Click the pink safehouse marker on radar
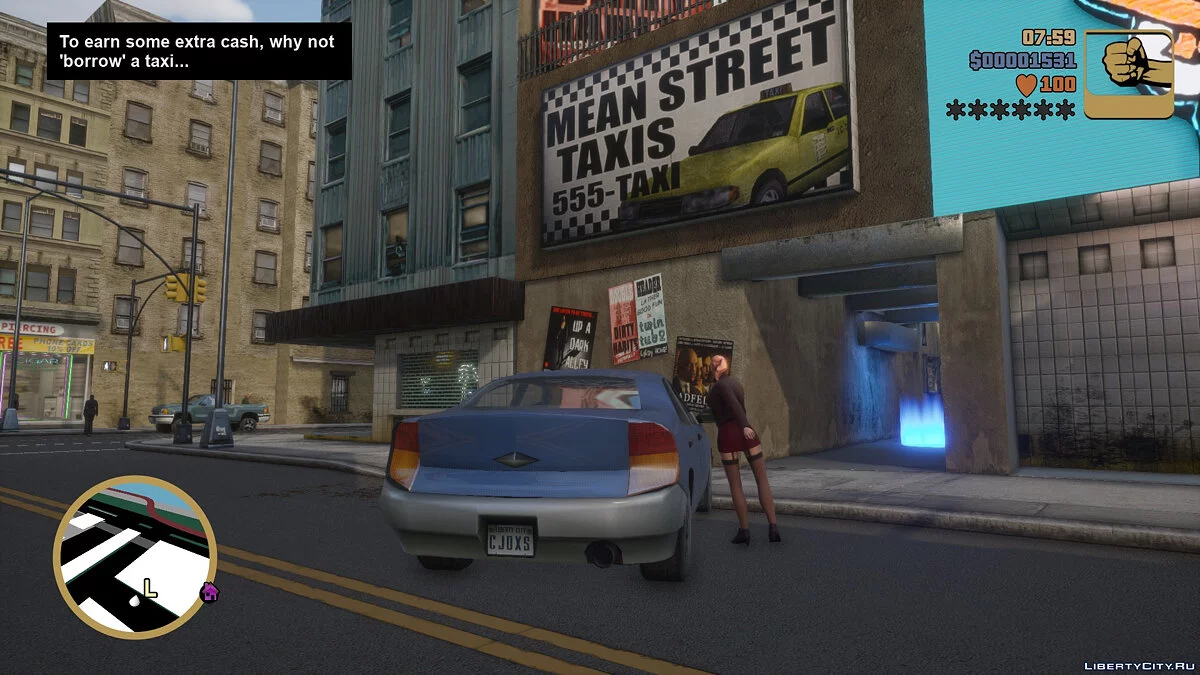The image size is (1200, 675). coord(209,591)
